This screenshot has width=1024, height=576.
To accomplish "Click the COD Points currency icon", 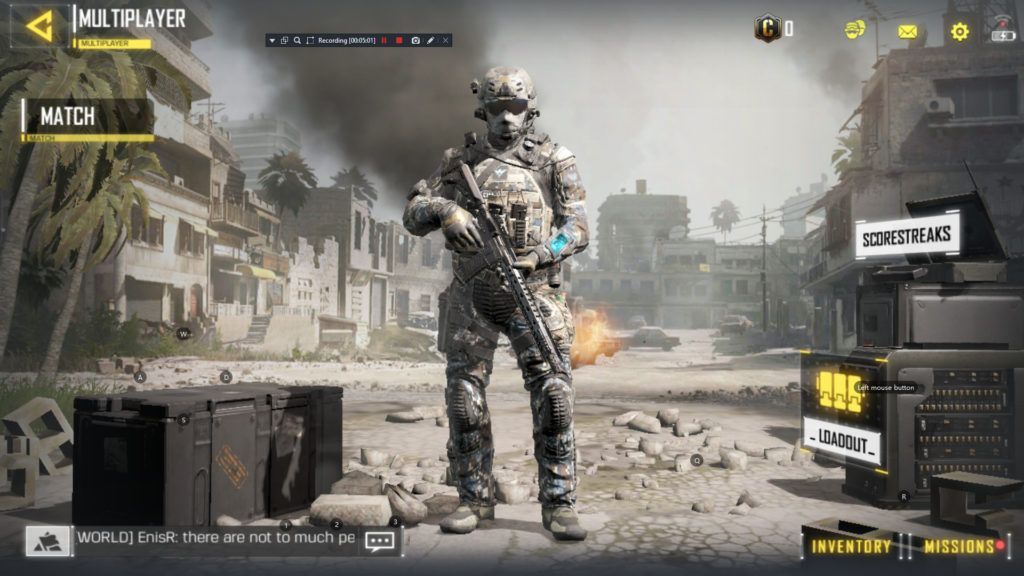I will tap(767, 28).
